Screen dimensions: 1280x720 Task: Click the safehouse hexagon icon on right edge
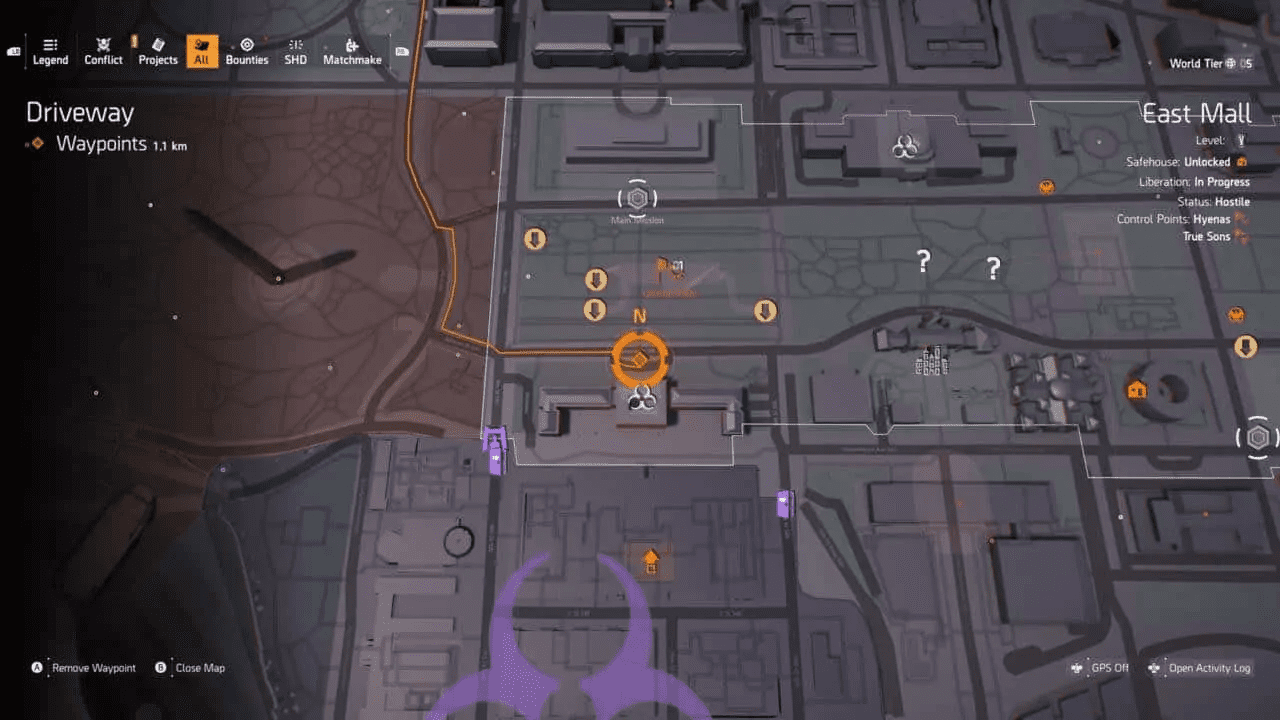(x=1257, y=437)
